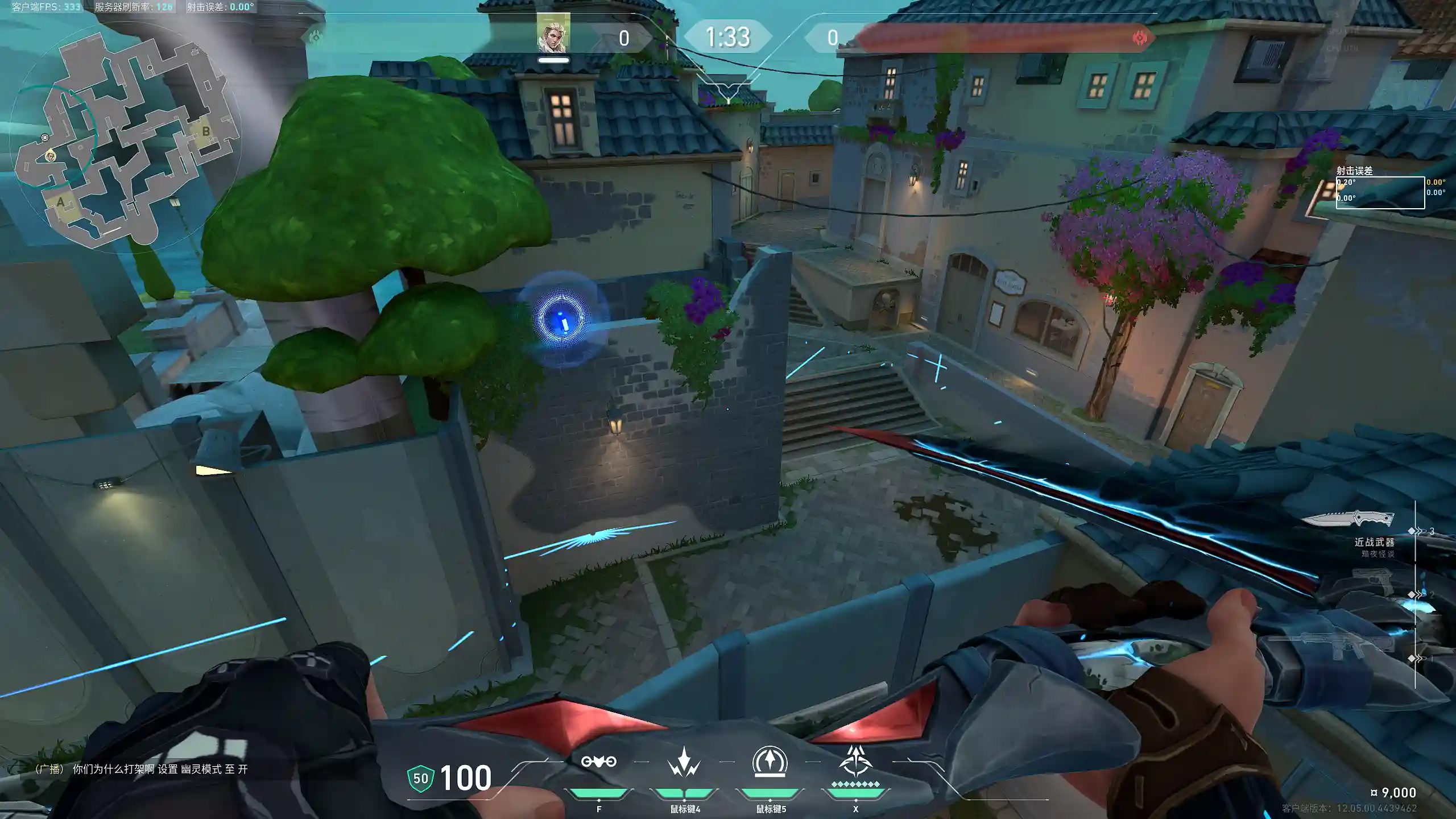Activate the Recon Bolt ability icon

(x=770, y=762)
